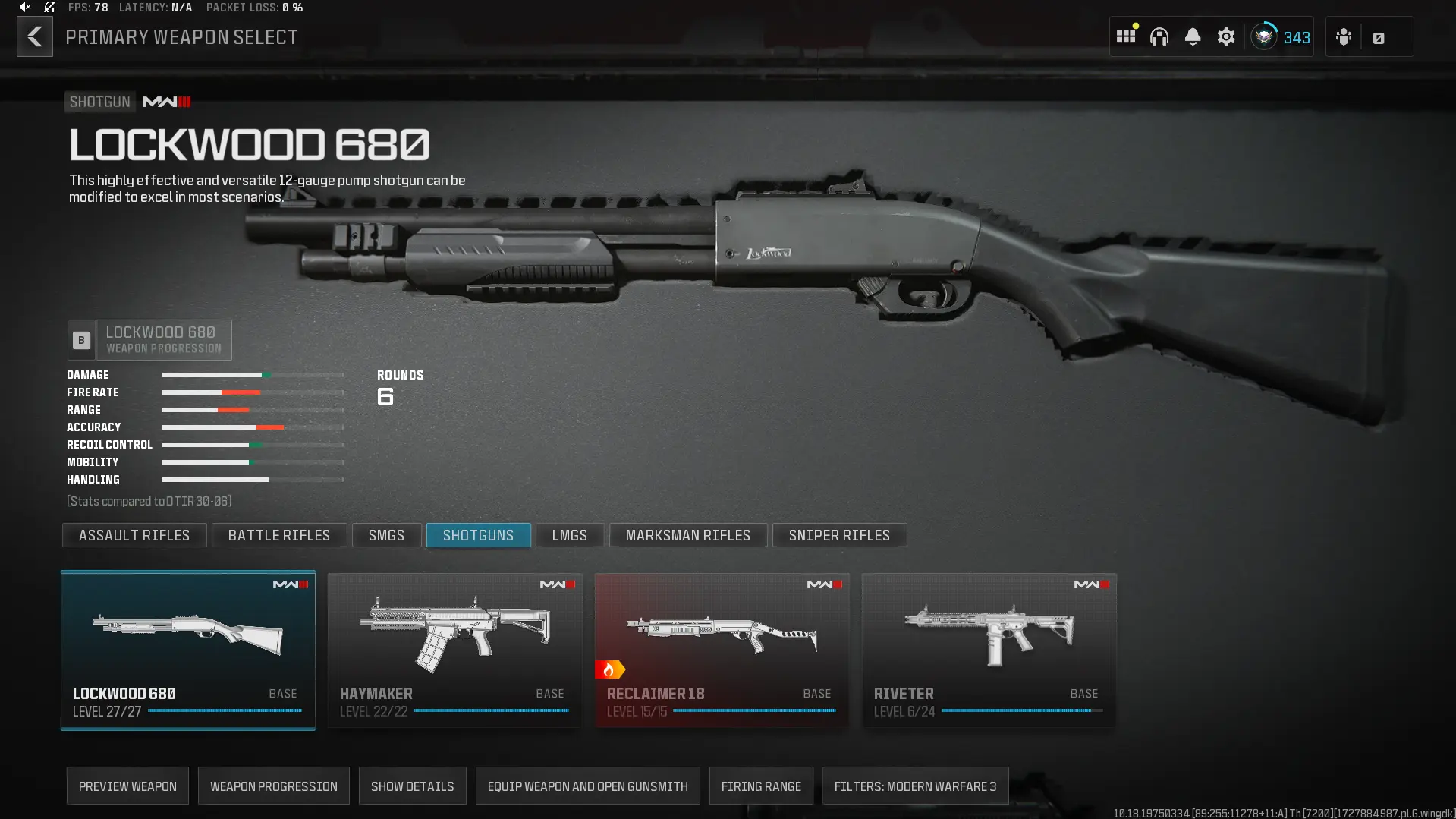Click the Haymaker level progress bar
The width and height of the screenshot is (1456, 819).
tap(493, 711)
